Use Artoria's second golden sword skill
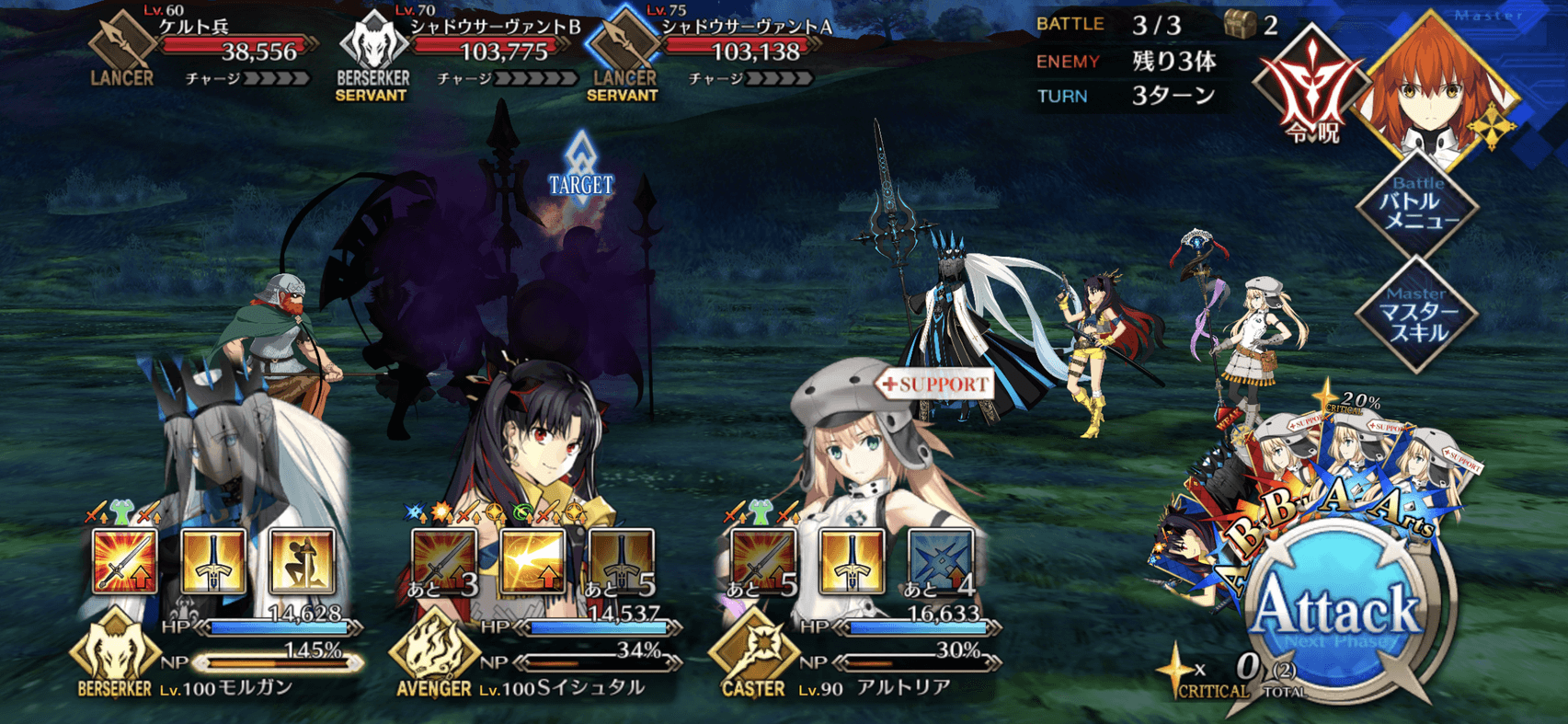 click(x=852, y=560)
